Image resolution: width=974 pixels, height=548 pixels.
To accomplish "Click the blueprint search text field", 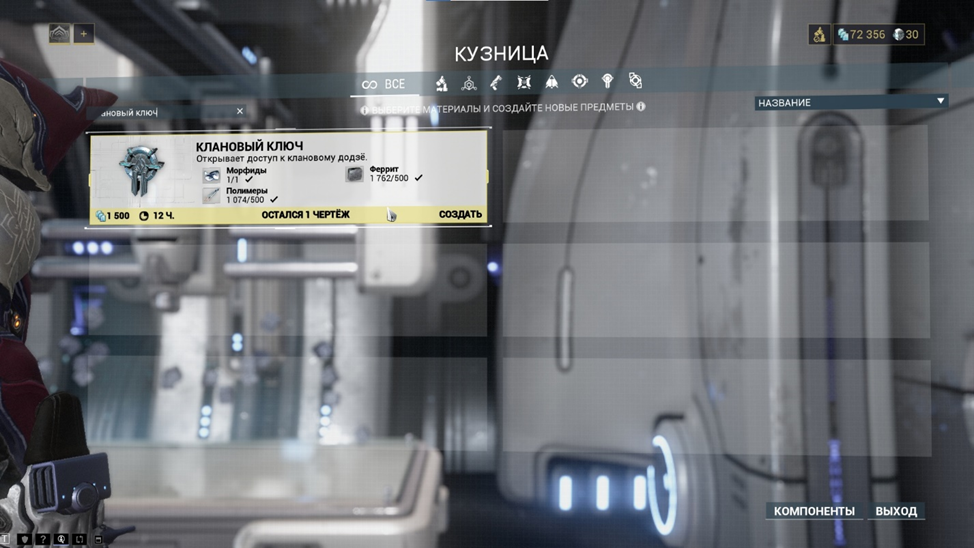I will [160, 113].
